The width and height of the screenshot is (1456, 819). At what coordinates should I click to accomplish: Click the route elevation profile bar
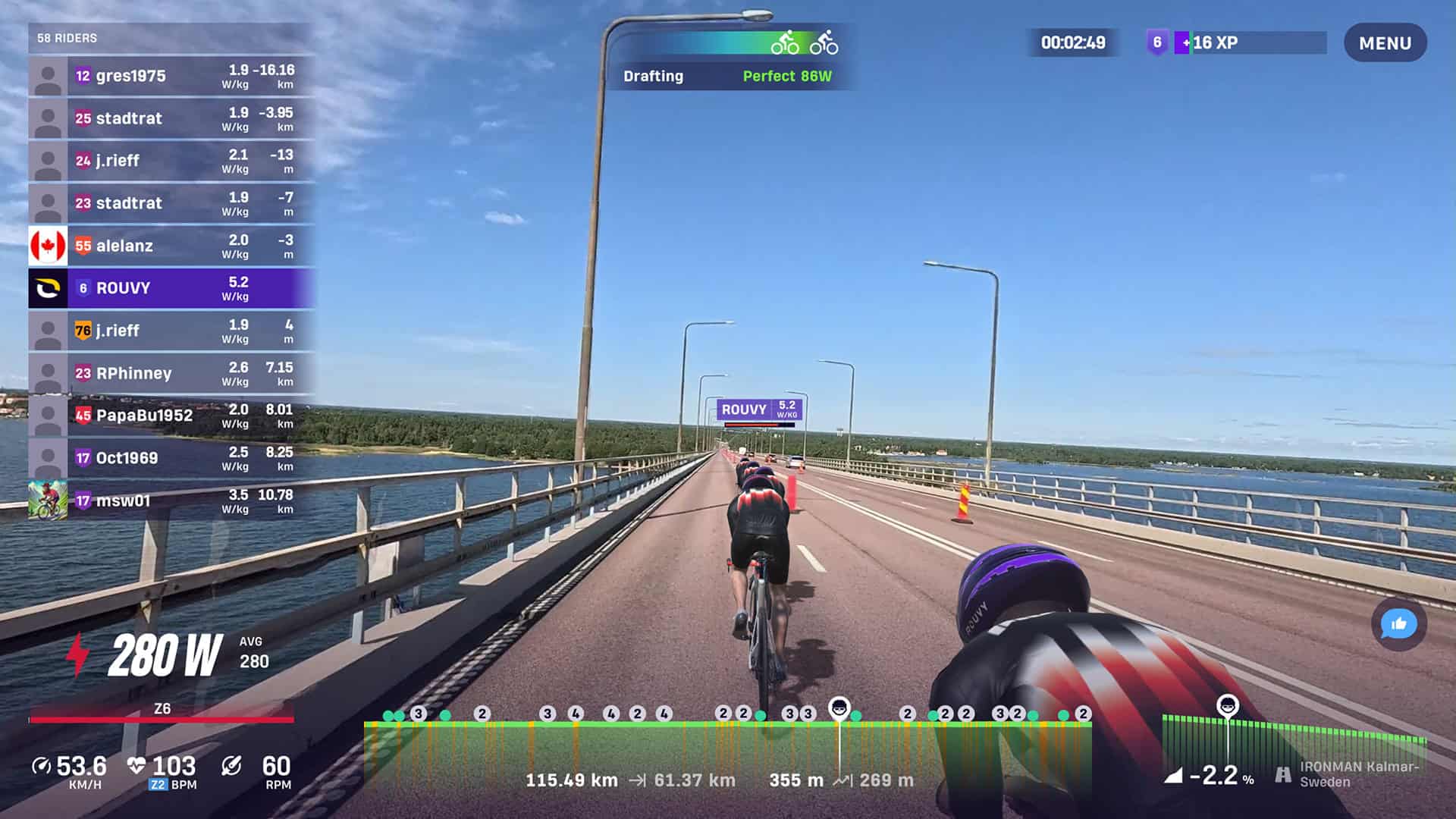pyautogui.click(x=726, y=751)
